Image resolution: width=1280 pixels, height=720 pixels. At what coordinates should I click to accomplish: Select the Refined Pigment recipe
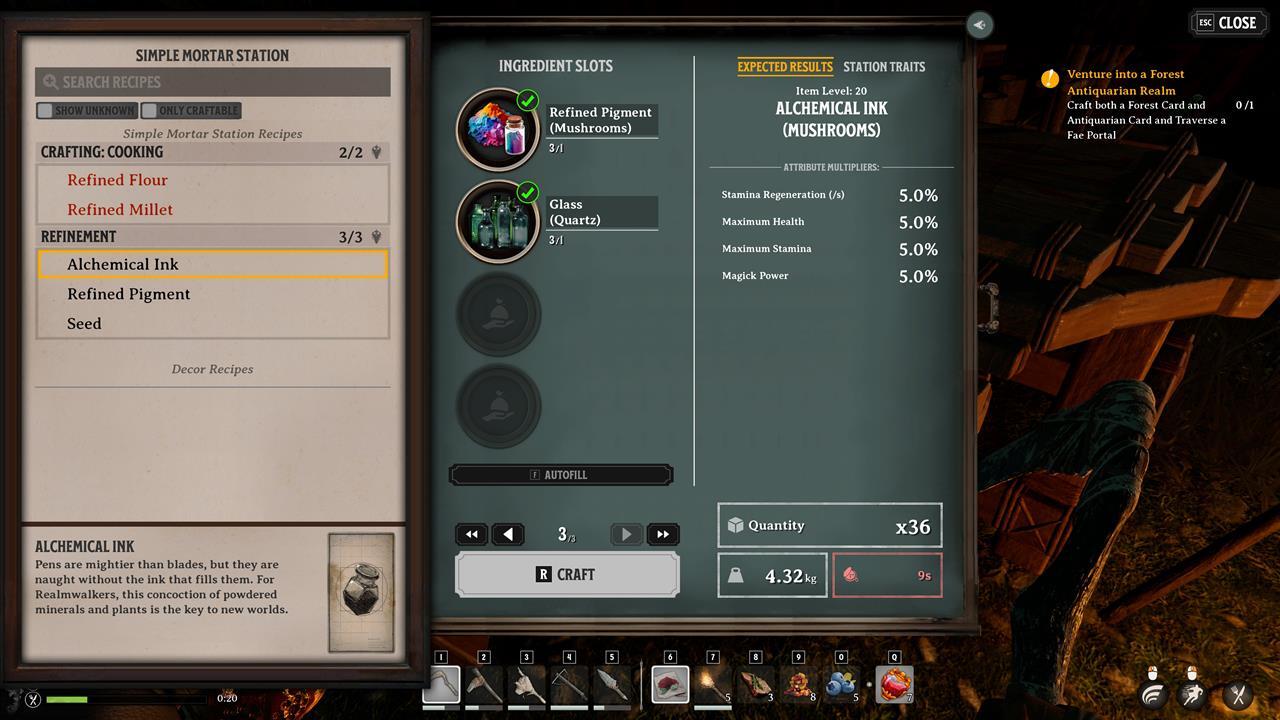tap(128, 294)
